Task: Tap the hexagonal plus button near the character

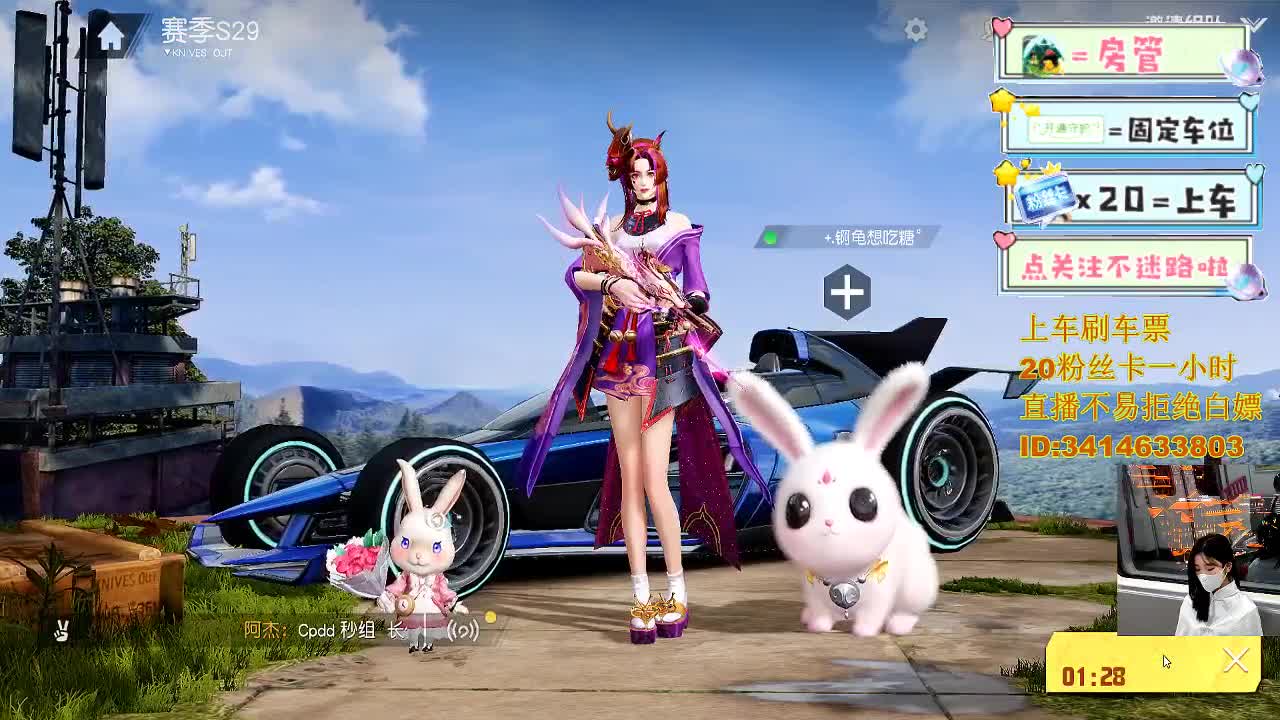Action: [845, 290]
